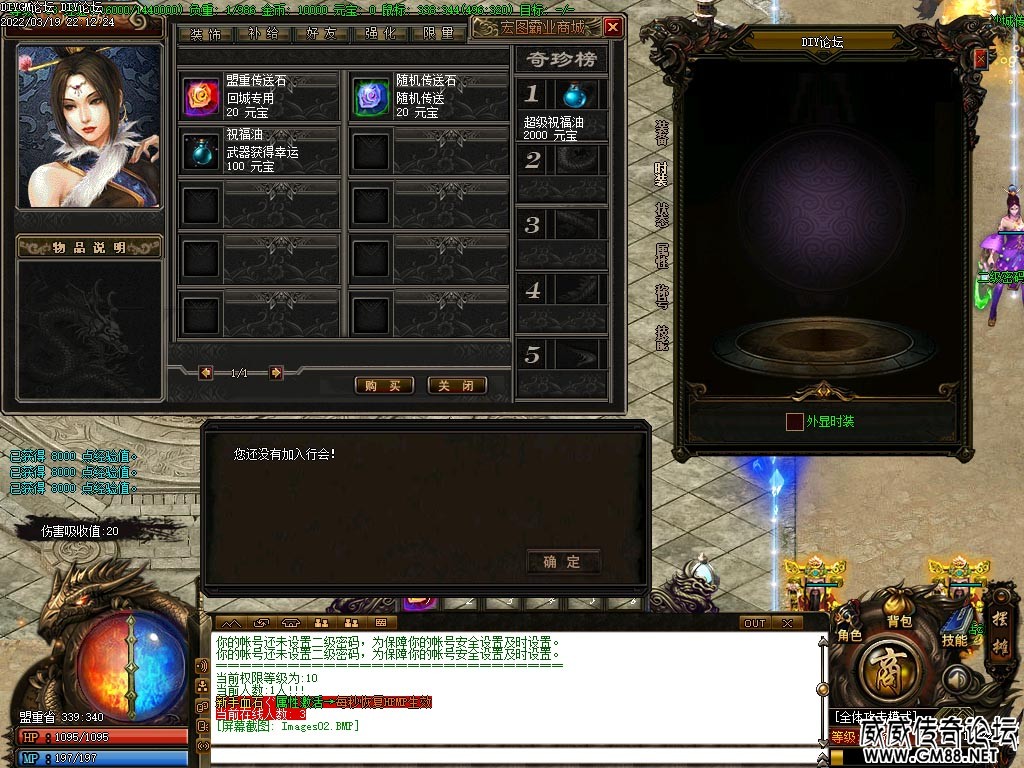
Task: Confirm the guild notice with 确定
Action: pos(562,562)
